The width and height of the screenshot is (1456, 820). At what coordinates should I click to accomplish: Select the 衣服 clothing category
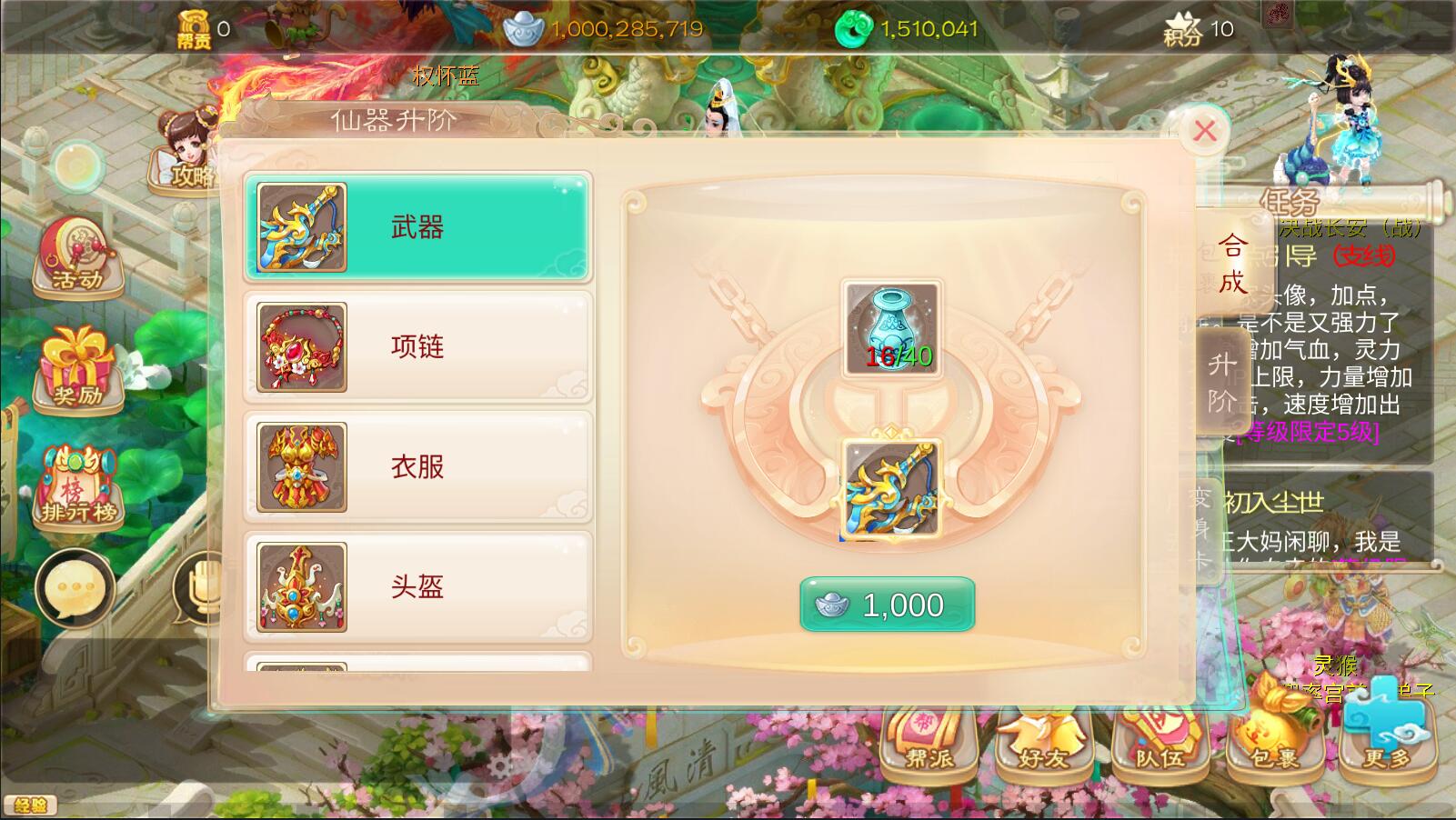[x=417, y=466]
